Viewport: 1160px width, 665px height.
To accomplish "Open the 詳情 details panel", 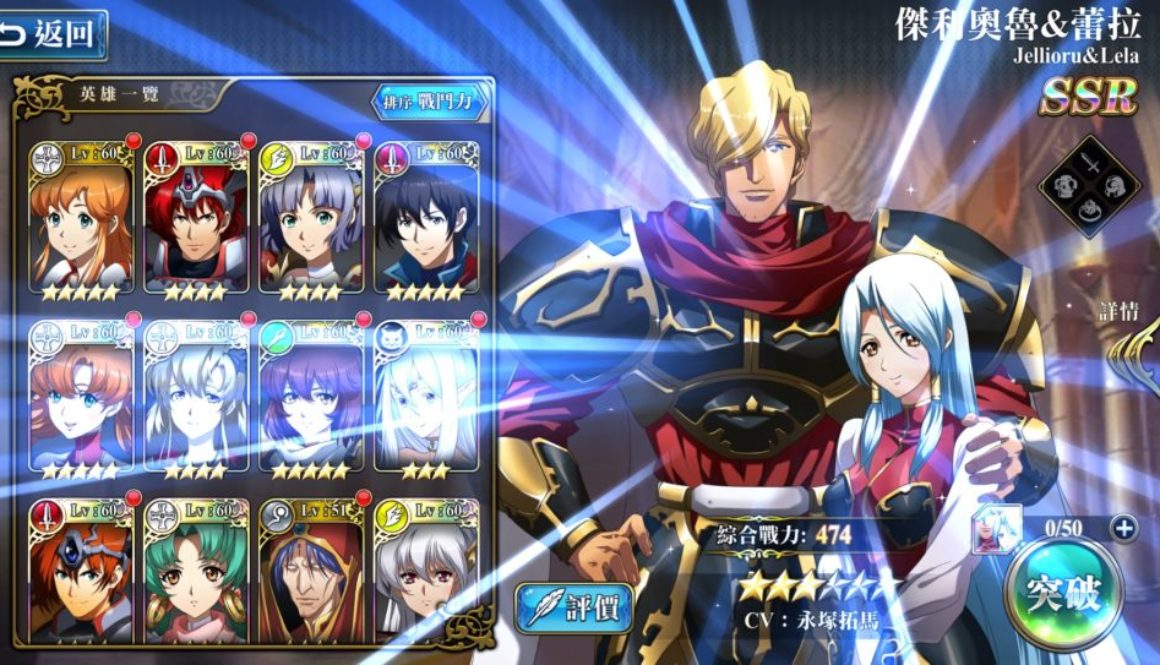I will pos(1118,311).
